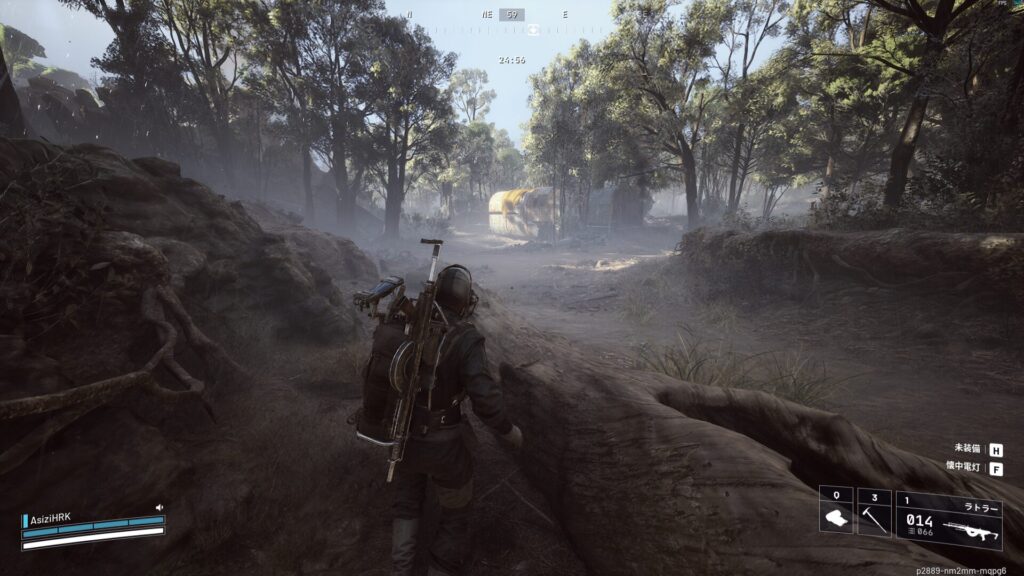
Task: Click the voice speaker icon beside AsiziHRK
Action: point(159,508)
